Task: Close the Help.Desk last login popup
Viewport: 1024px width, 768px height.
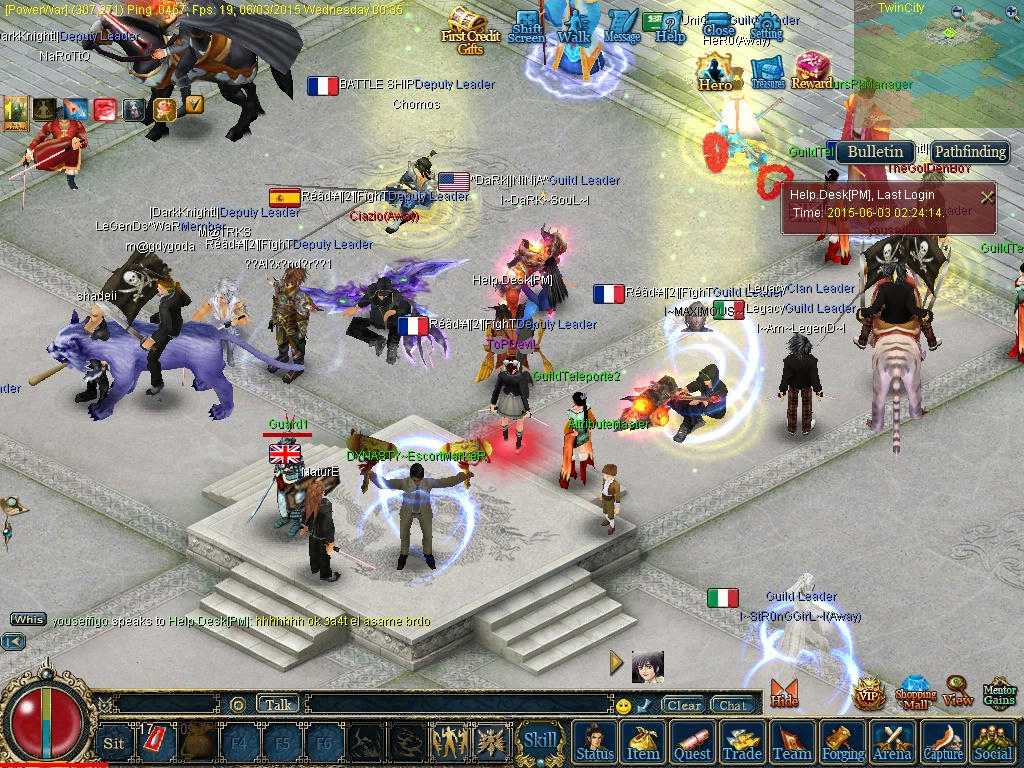Action: coord(987,197)
